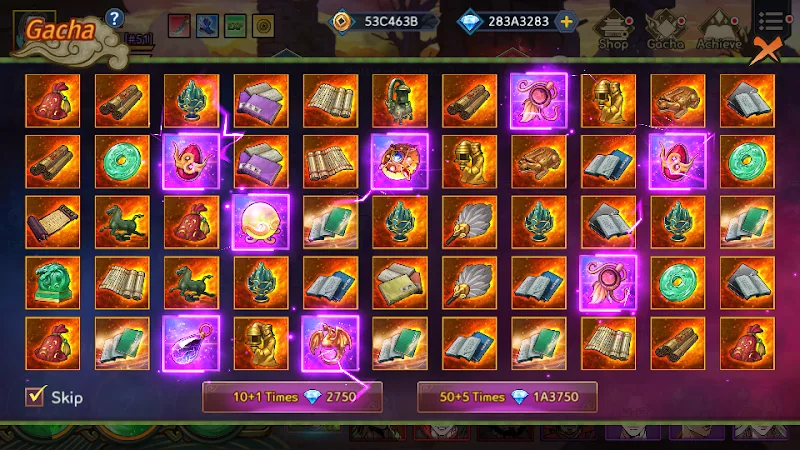Select the purple potion vial reward
This screenshot has width=800, height=450.
tap(191, 343)
